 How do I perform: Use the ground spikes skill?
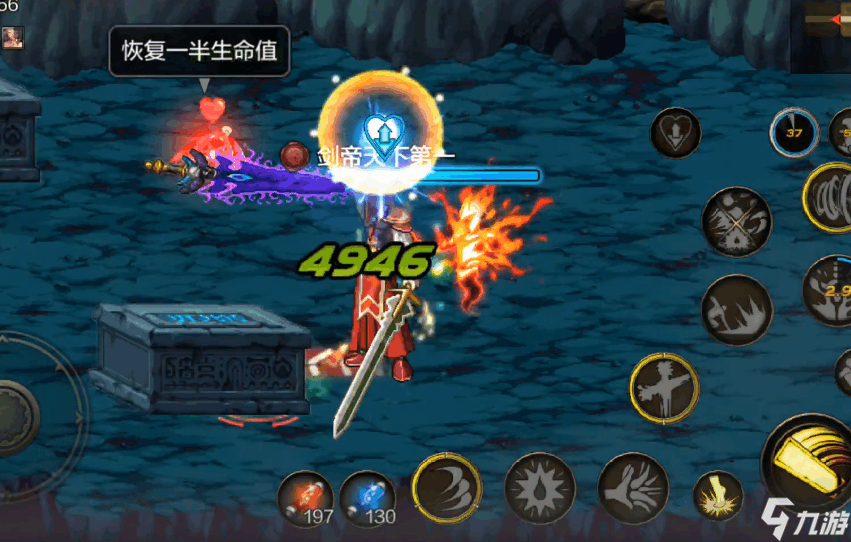coord(736,310)
